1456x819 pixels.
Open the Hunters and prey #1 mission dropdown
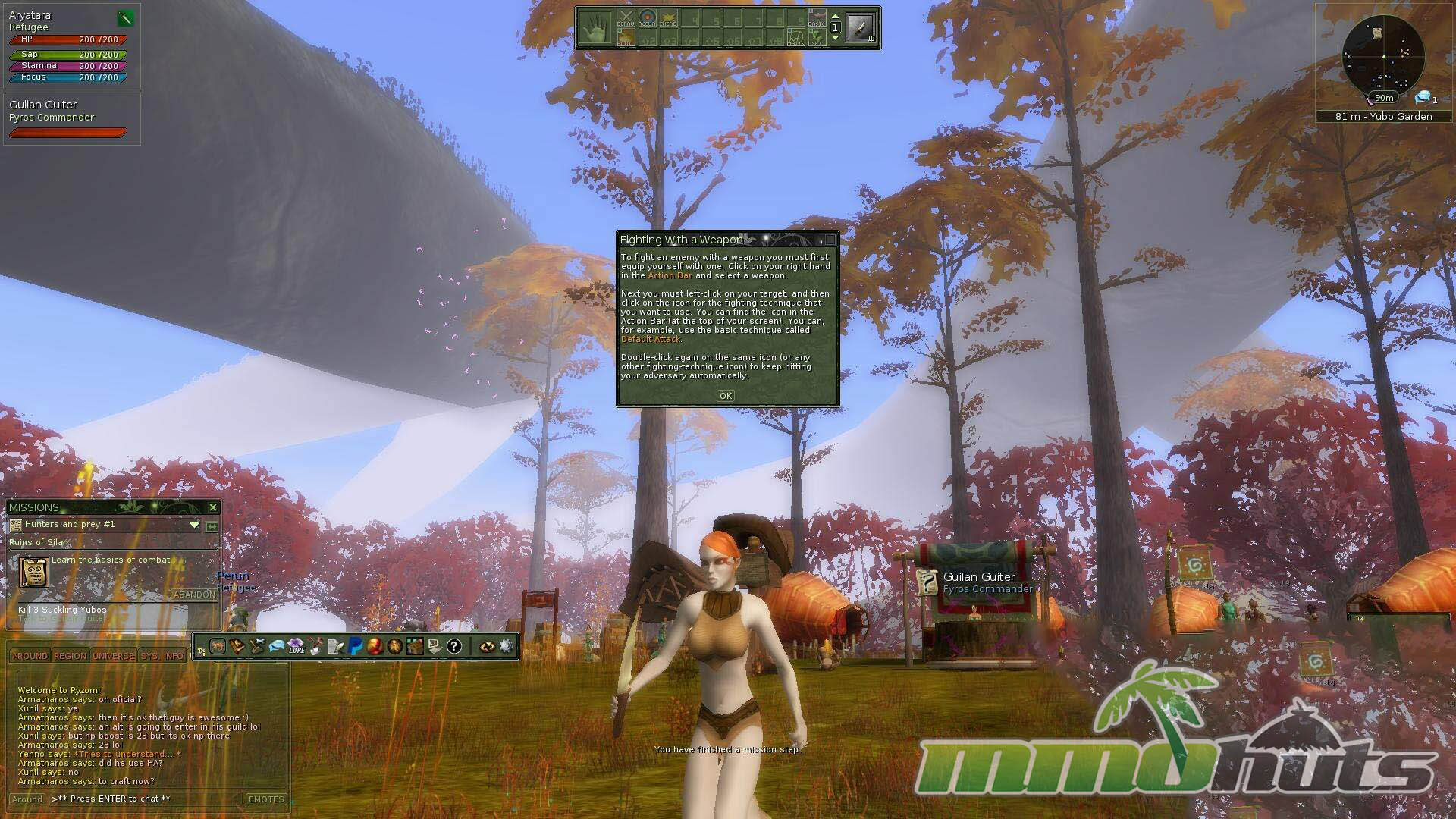tap(194, 525)
